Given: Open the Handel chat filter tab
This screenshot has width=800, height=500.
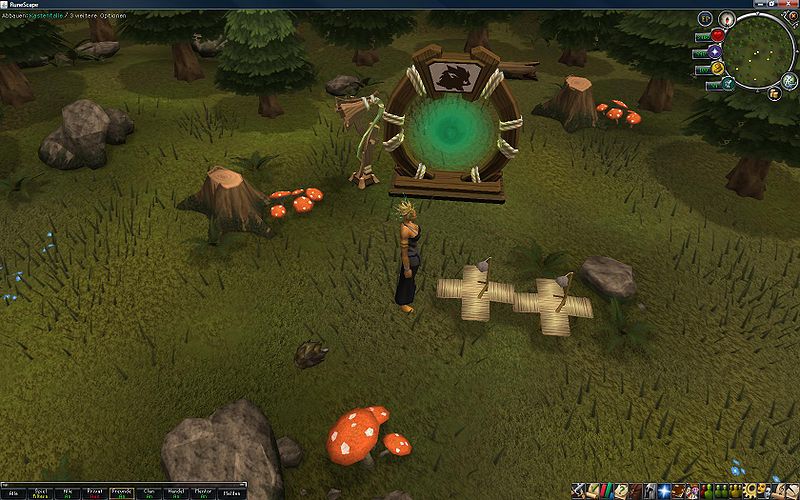Looking at the screenshot, I should [176, 493].
